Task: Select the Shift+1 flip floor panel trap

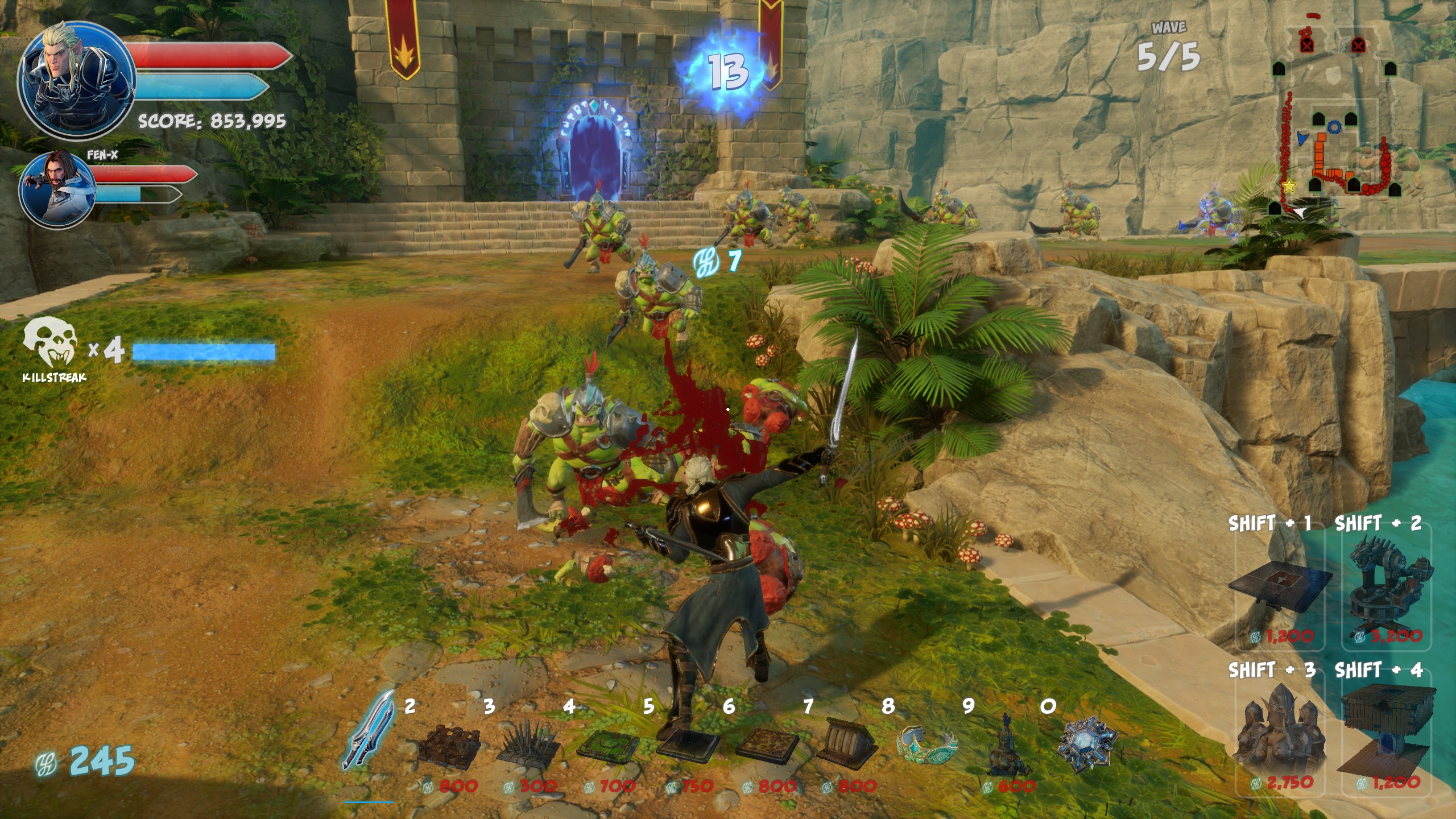Action: [x=1280, y=588]
